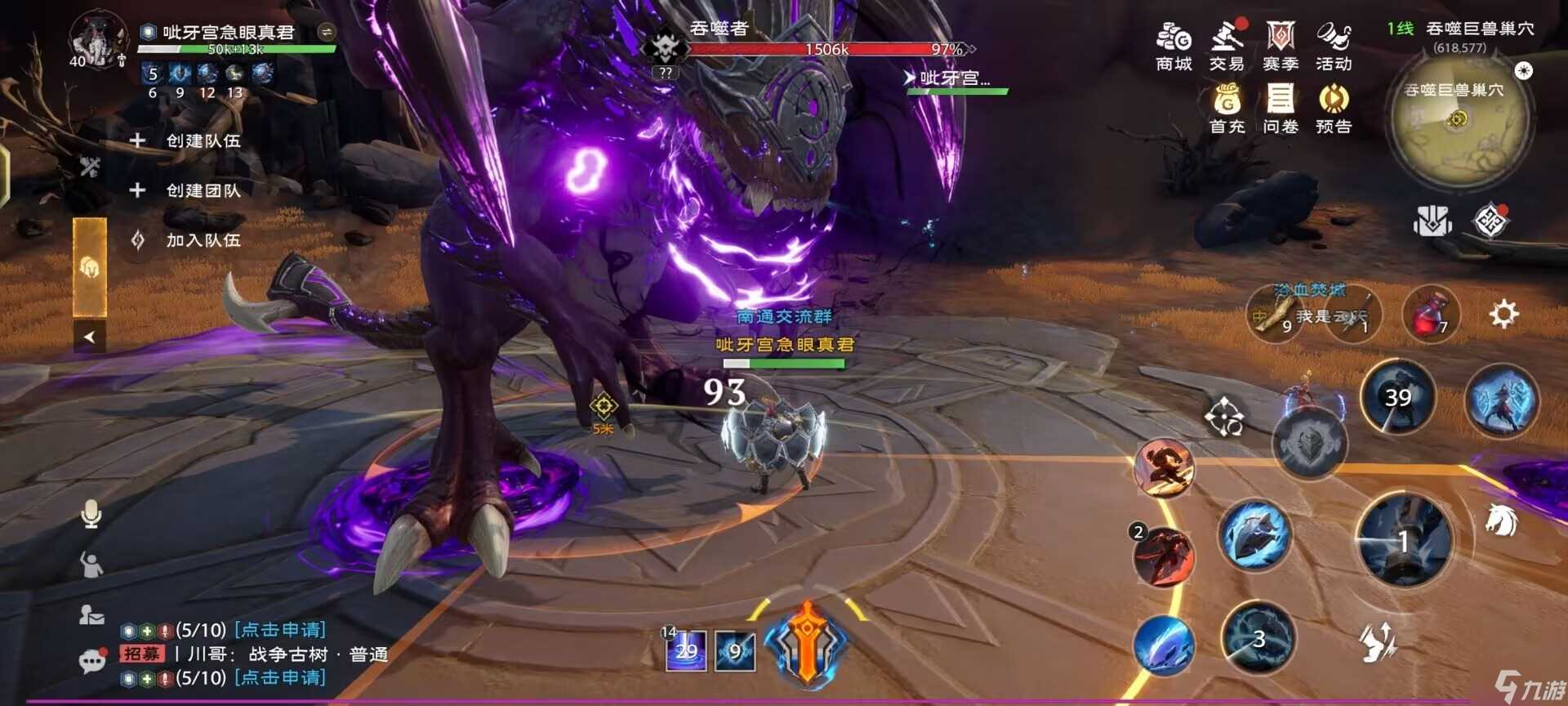Select 创建团队 to create a raid
The height and width of the screenshot is (706, 1568).
tap(203, 190)
